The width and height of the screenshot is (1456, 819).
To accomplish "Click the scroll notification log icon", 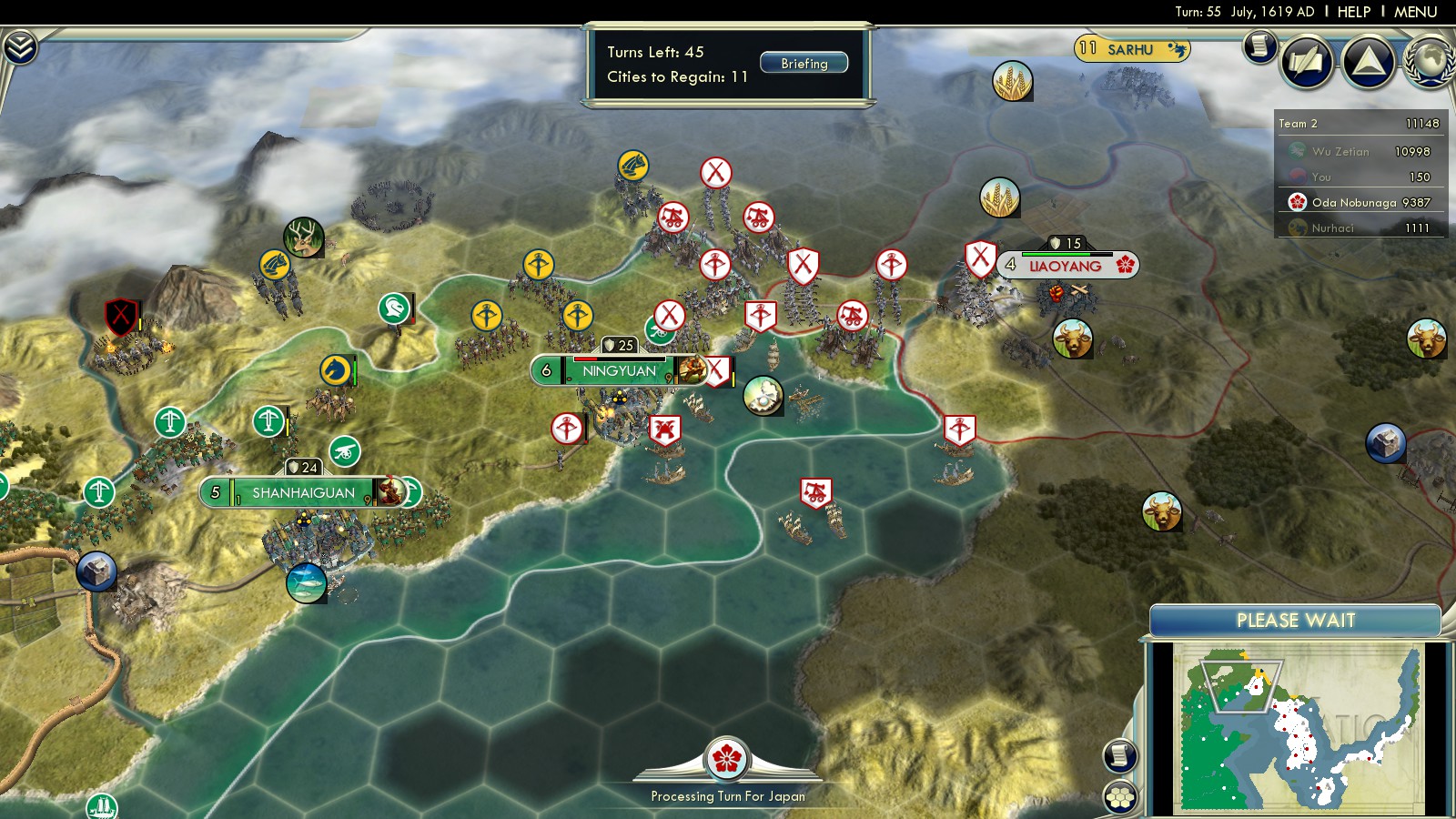I will pos(1260,45).
